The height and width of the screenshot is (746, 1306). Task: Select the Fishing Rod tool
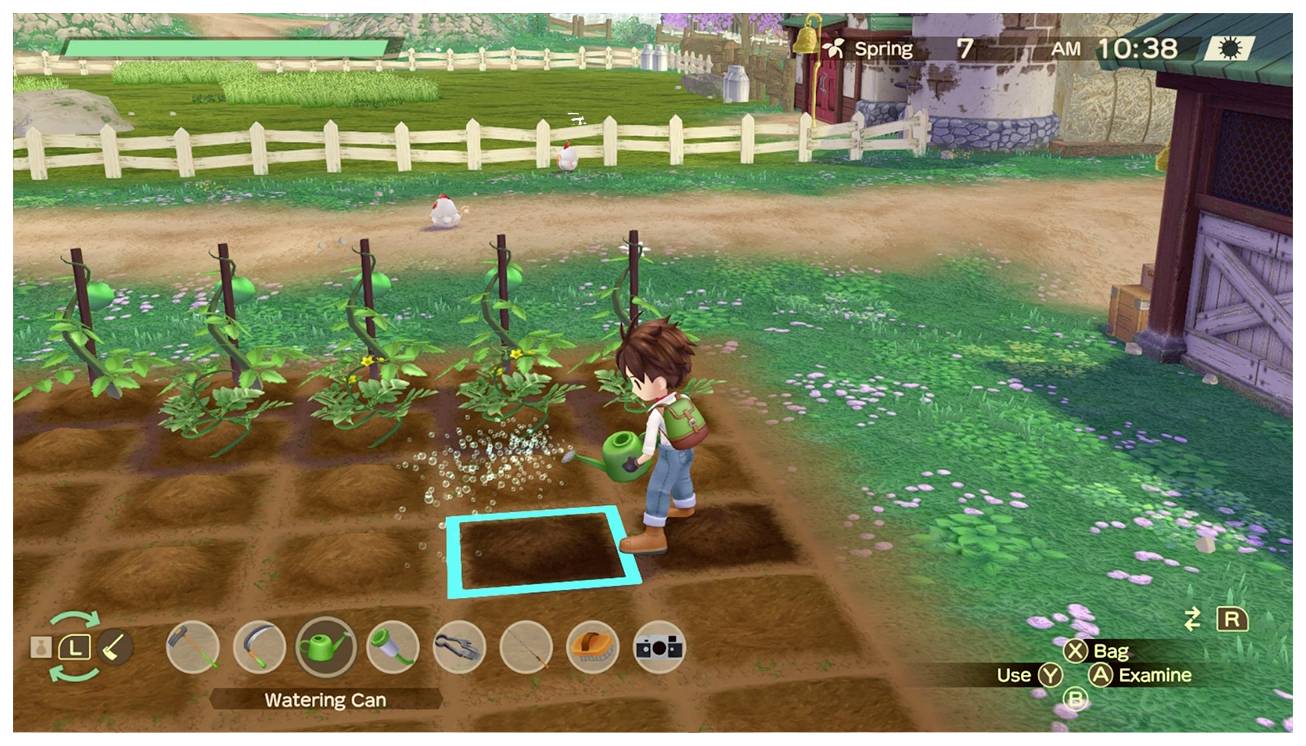point(524,648)
